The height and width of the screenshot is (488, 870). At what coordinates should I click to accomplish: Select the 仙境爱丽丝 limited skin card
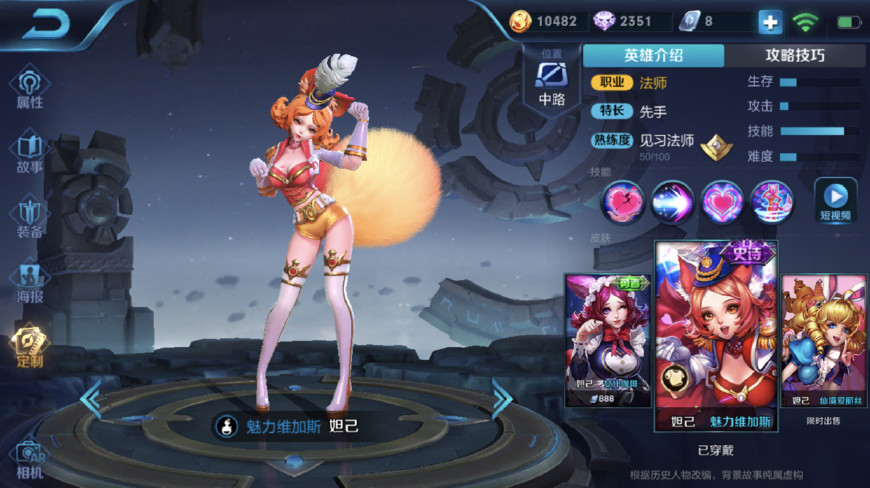823,340
